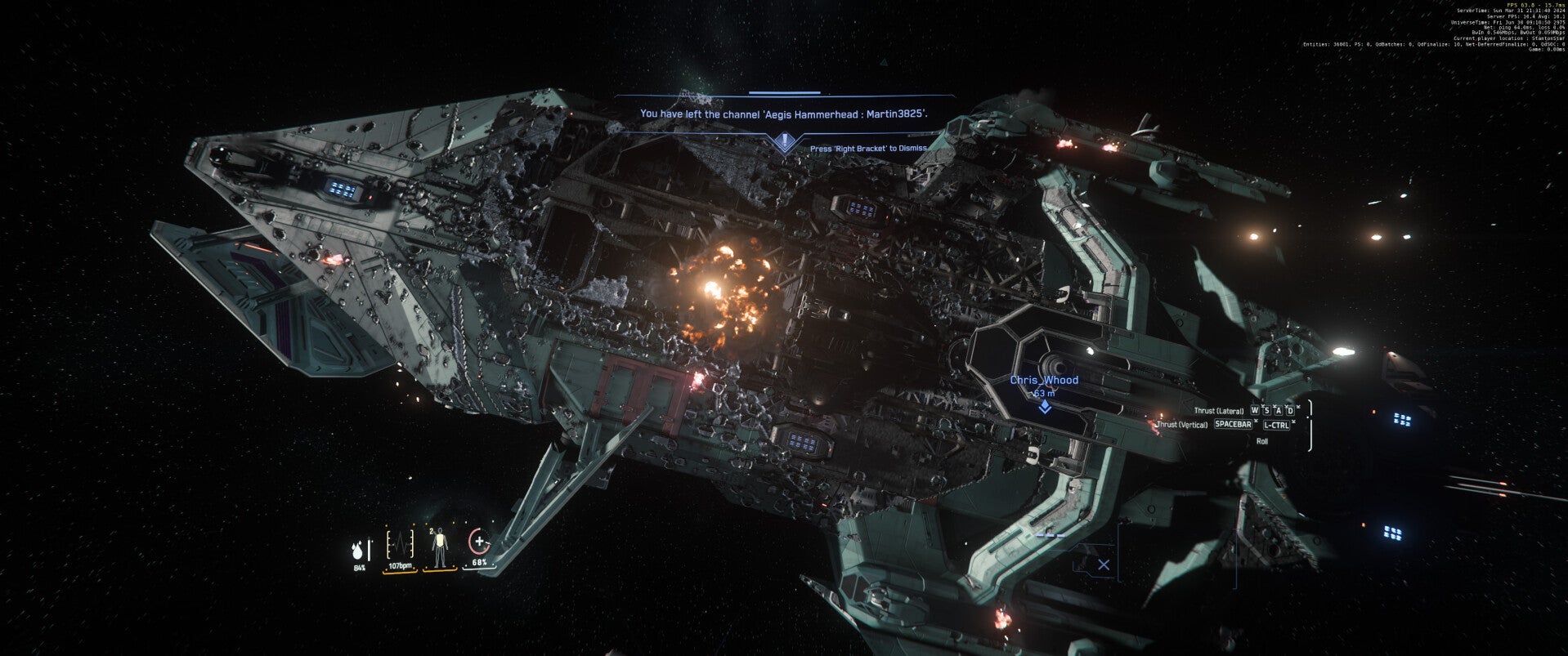Click the 'left the channel' notification banner

click(785, 114)
